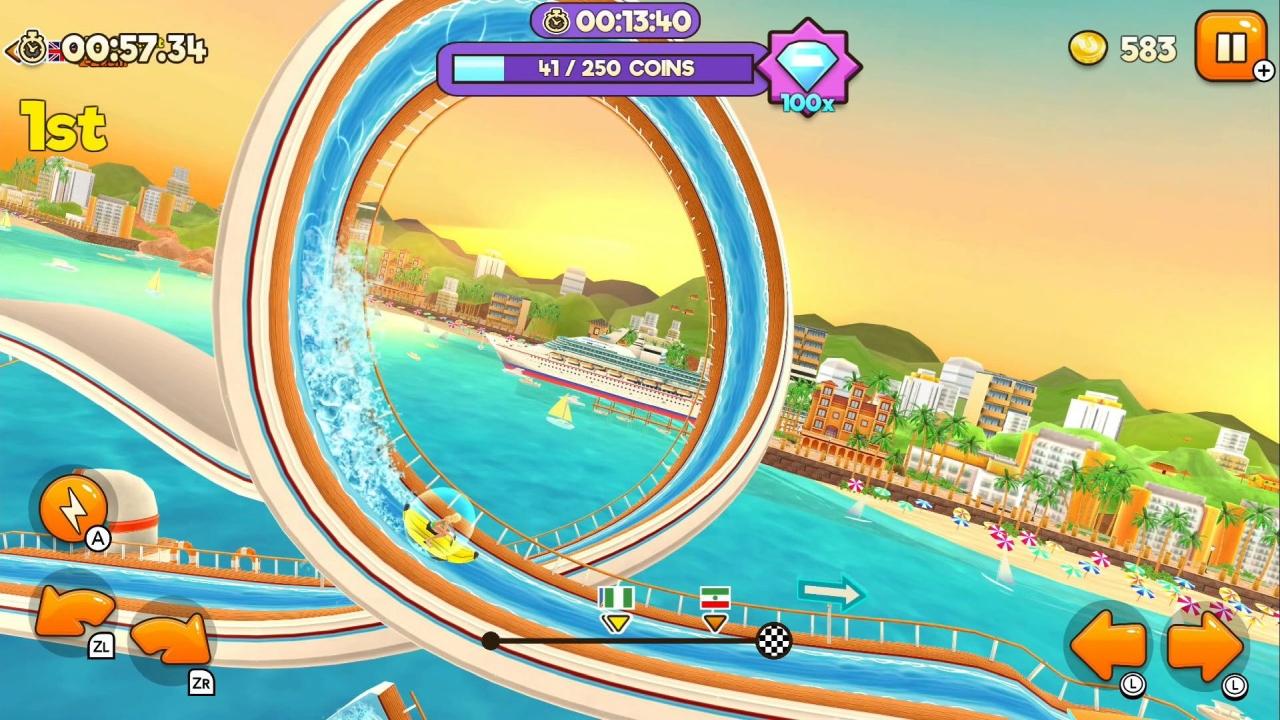Click the Nigerian flag racer marker
The height and width of the screenshot is (720, 1280).
(x=617, y=600)
